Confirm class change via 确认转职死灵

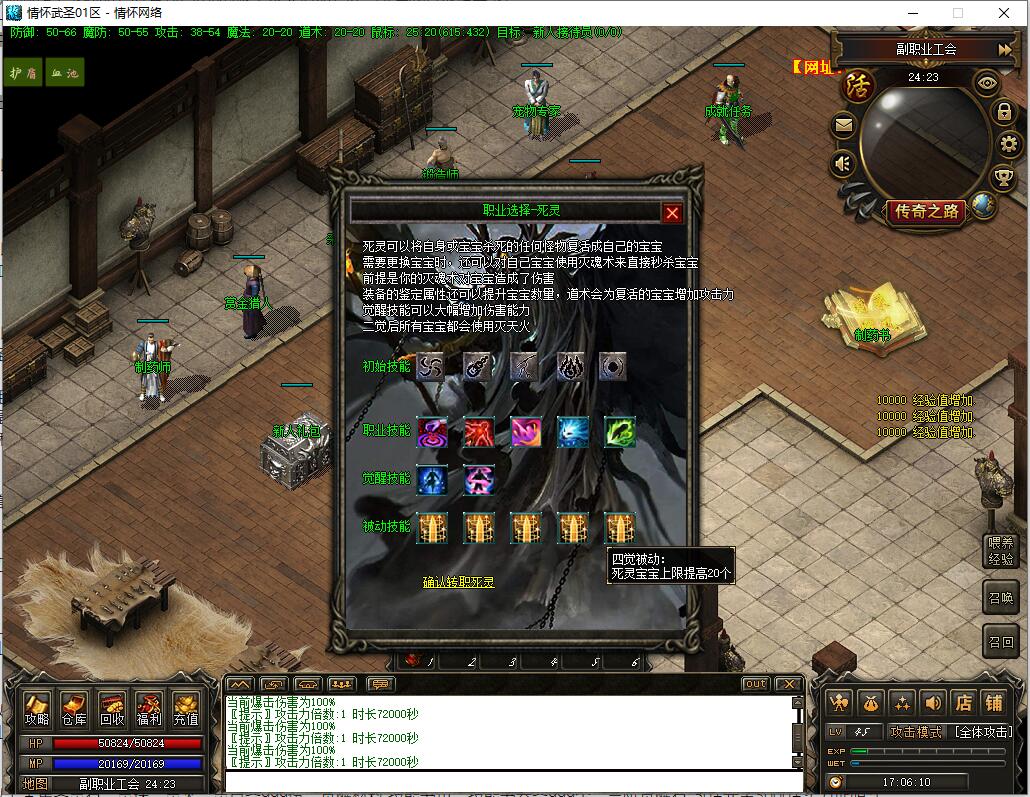point(458,581)
